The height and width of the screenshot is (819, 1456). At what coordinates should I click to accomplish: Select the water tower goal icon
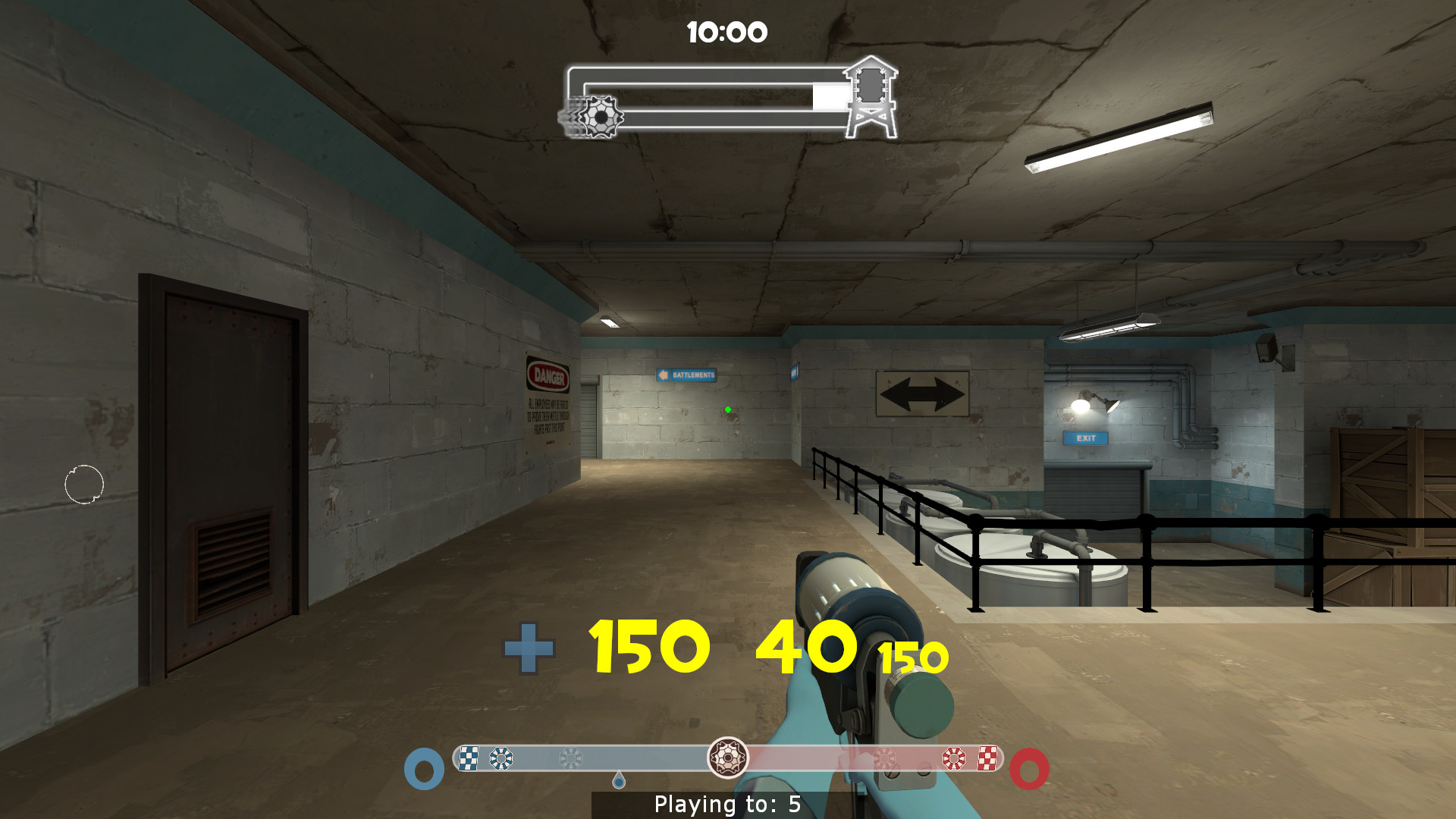click(x=872, y=97)
